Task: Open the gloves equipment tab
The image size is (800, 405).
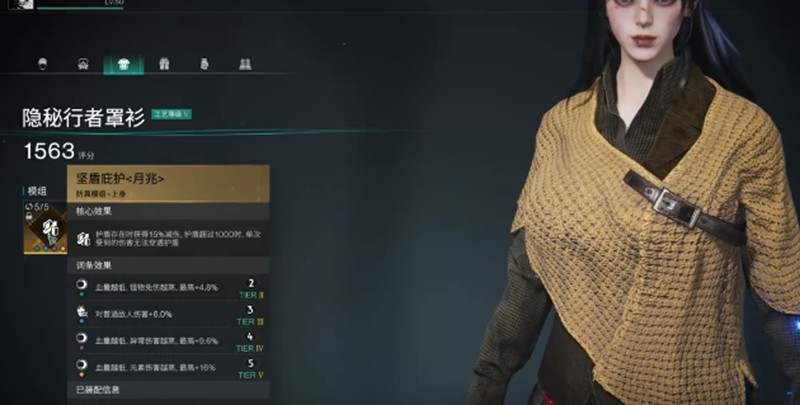Action: click(x=204, y=64)
